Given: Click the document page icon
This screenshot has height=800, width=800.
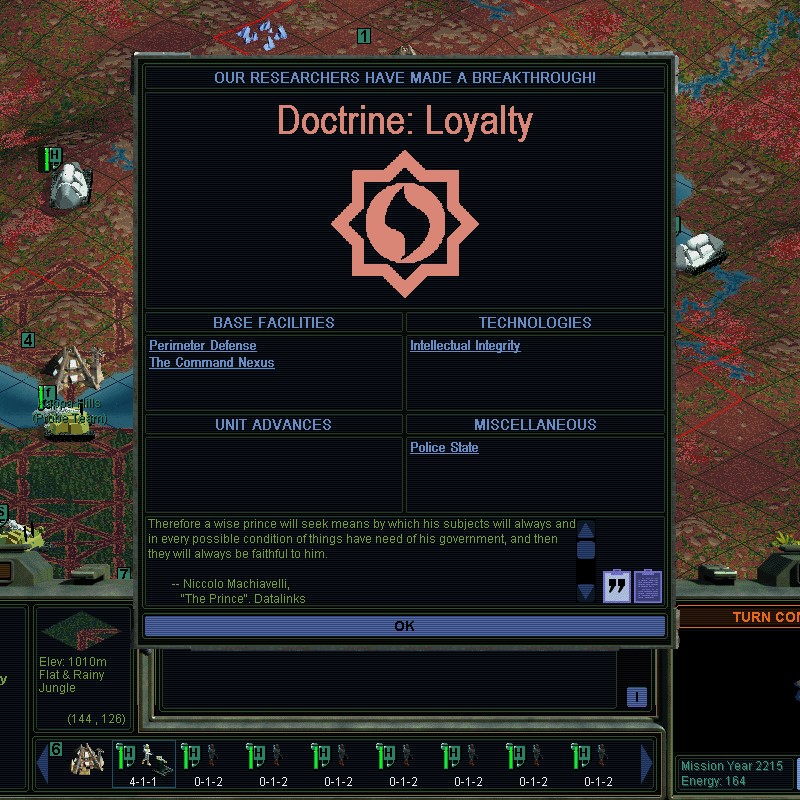Looking at the screenshot, I should click(x=648, y=585).
